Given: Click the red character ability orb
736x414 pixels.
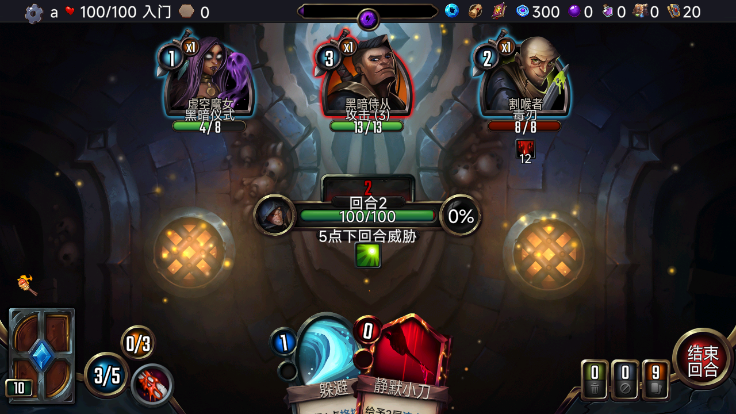Looking at the screenshot, I should tap(152, 385).
